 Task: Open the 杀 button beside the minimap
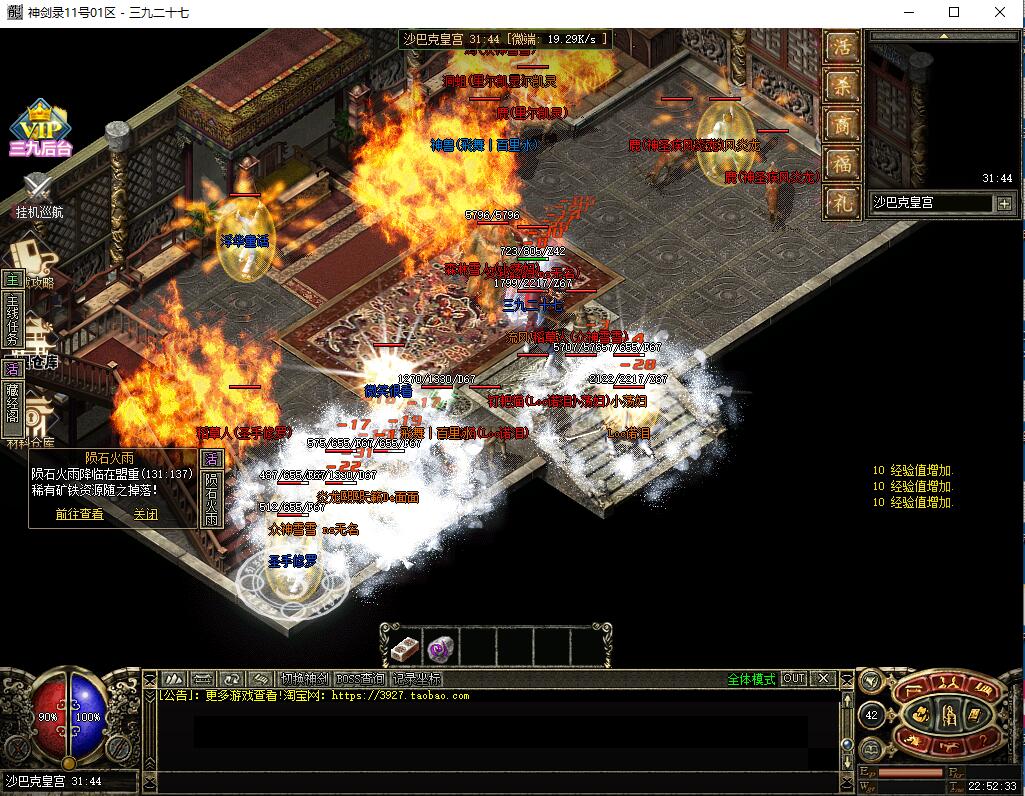842,86
